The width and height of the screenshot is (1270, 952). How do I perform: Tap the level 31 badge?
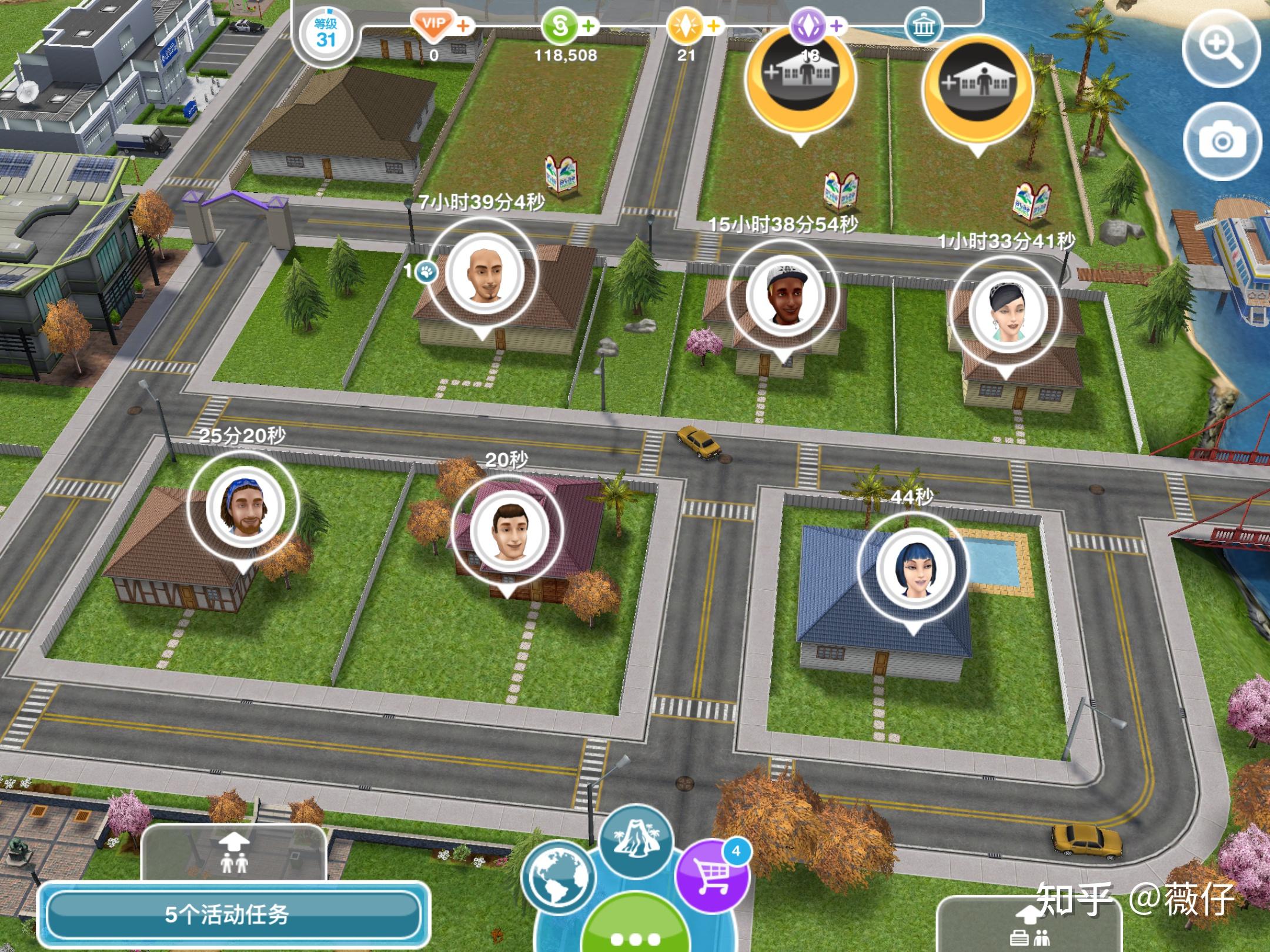(325, 34)
